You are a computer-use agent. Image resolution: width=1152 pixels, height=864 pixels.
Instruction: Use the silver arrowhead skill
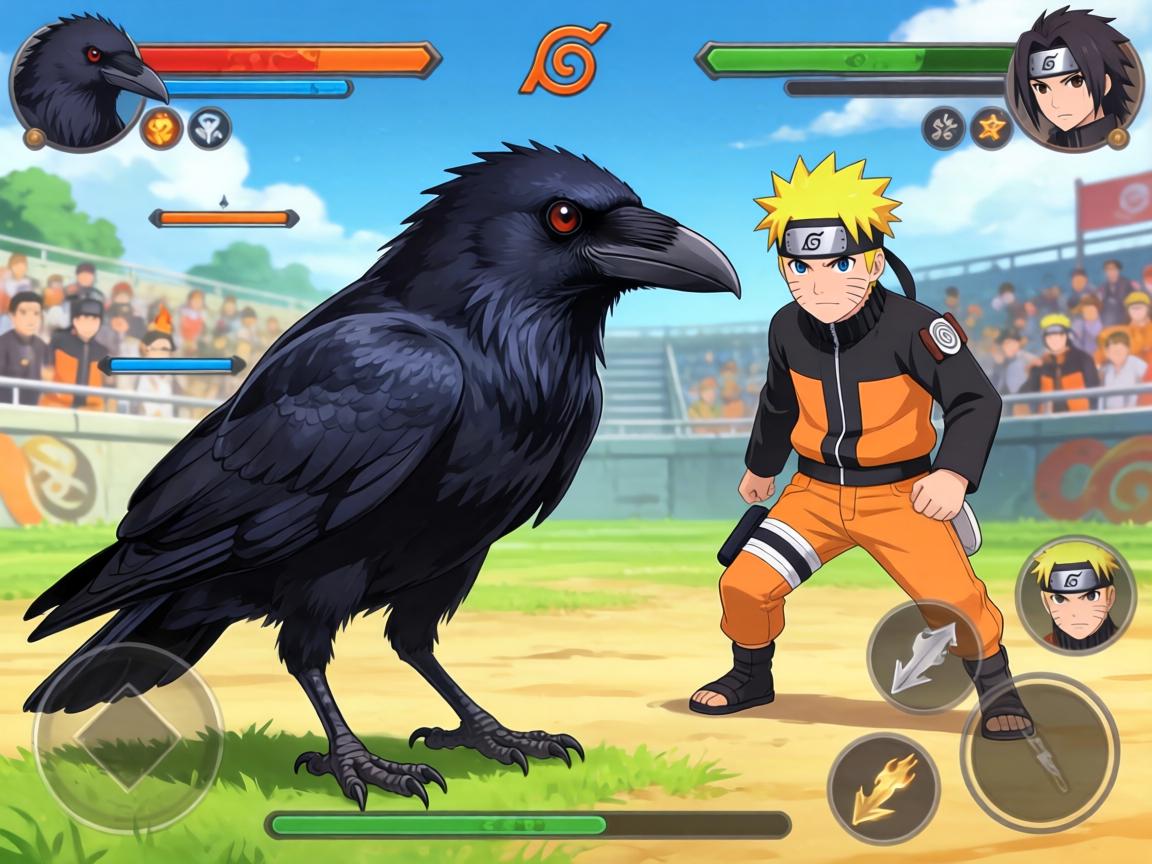pos(923,656)
